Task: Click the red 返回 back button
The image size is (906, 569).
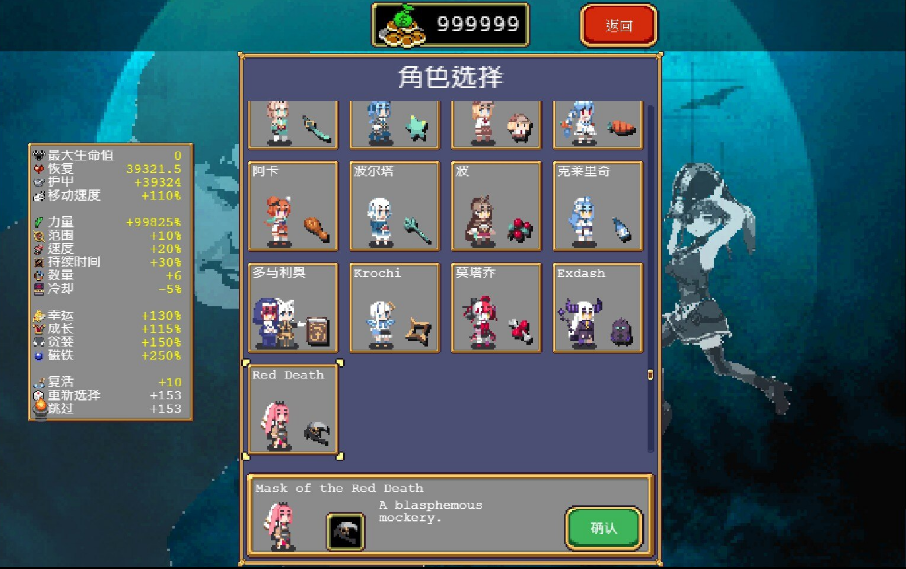Action: coord(619,26)
